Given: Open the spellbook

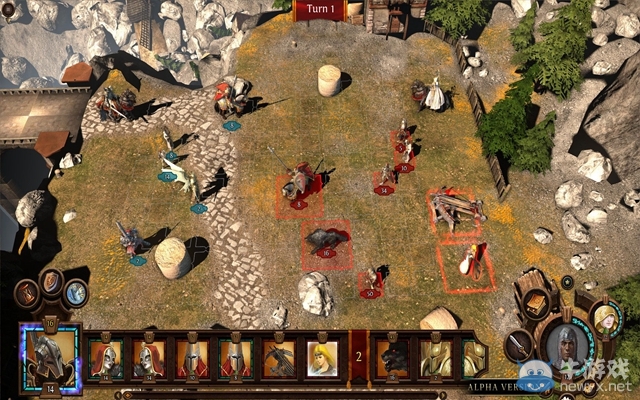Looking at the screenshot, I should point(536,304).
